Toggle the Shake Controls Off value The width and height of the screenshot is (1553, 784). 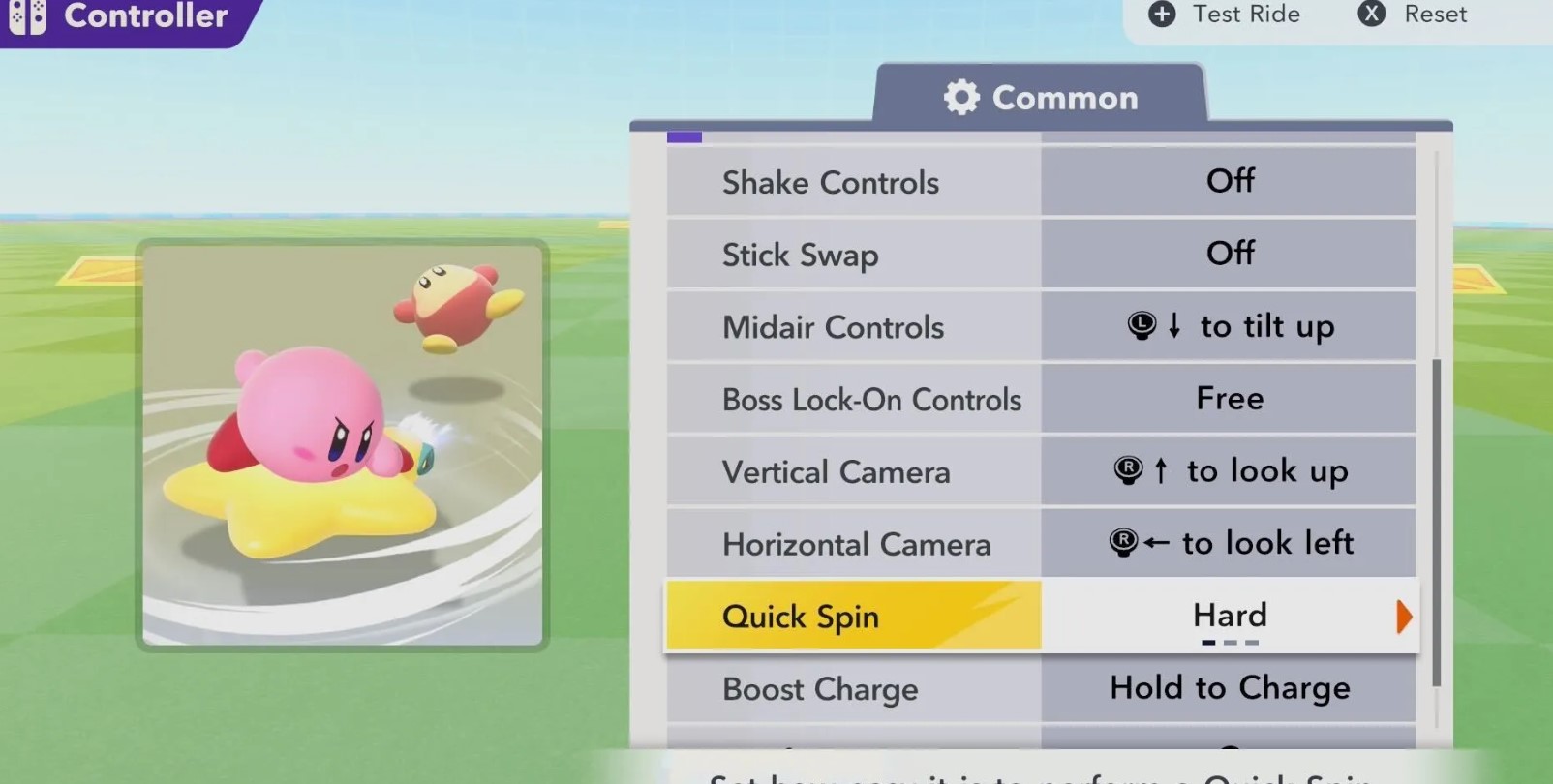point(1229,181)
